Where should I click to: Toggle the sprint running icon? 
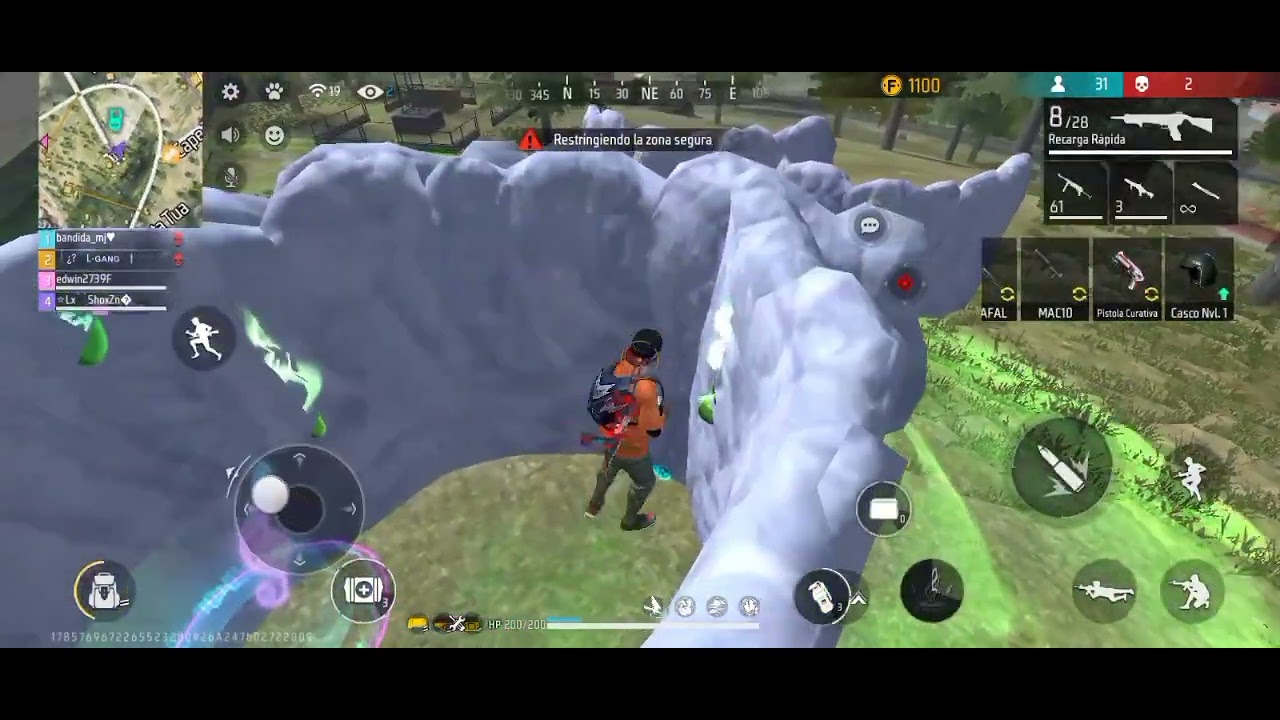click(204, 338)
